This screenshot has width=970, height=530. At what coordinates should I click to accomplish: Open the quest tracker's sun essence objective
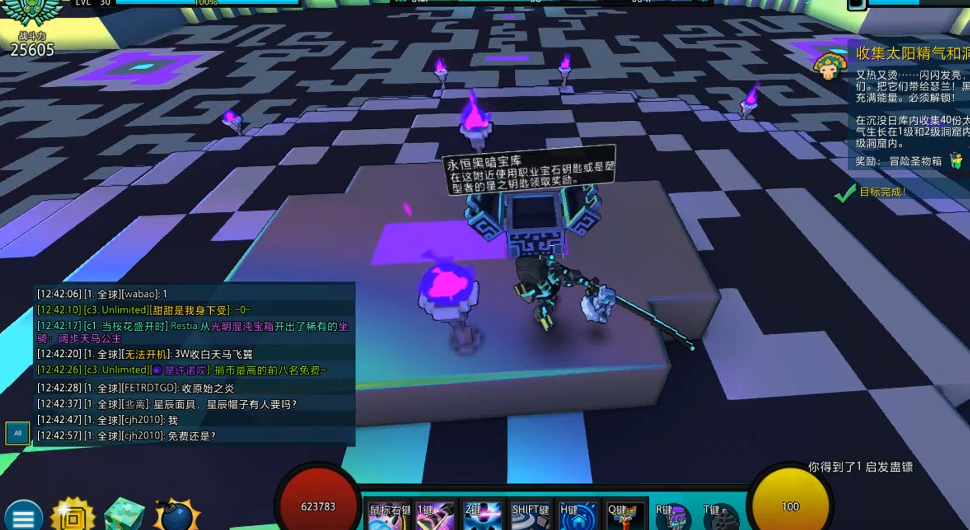pos(912,53)
